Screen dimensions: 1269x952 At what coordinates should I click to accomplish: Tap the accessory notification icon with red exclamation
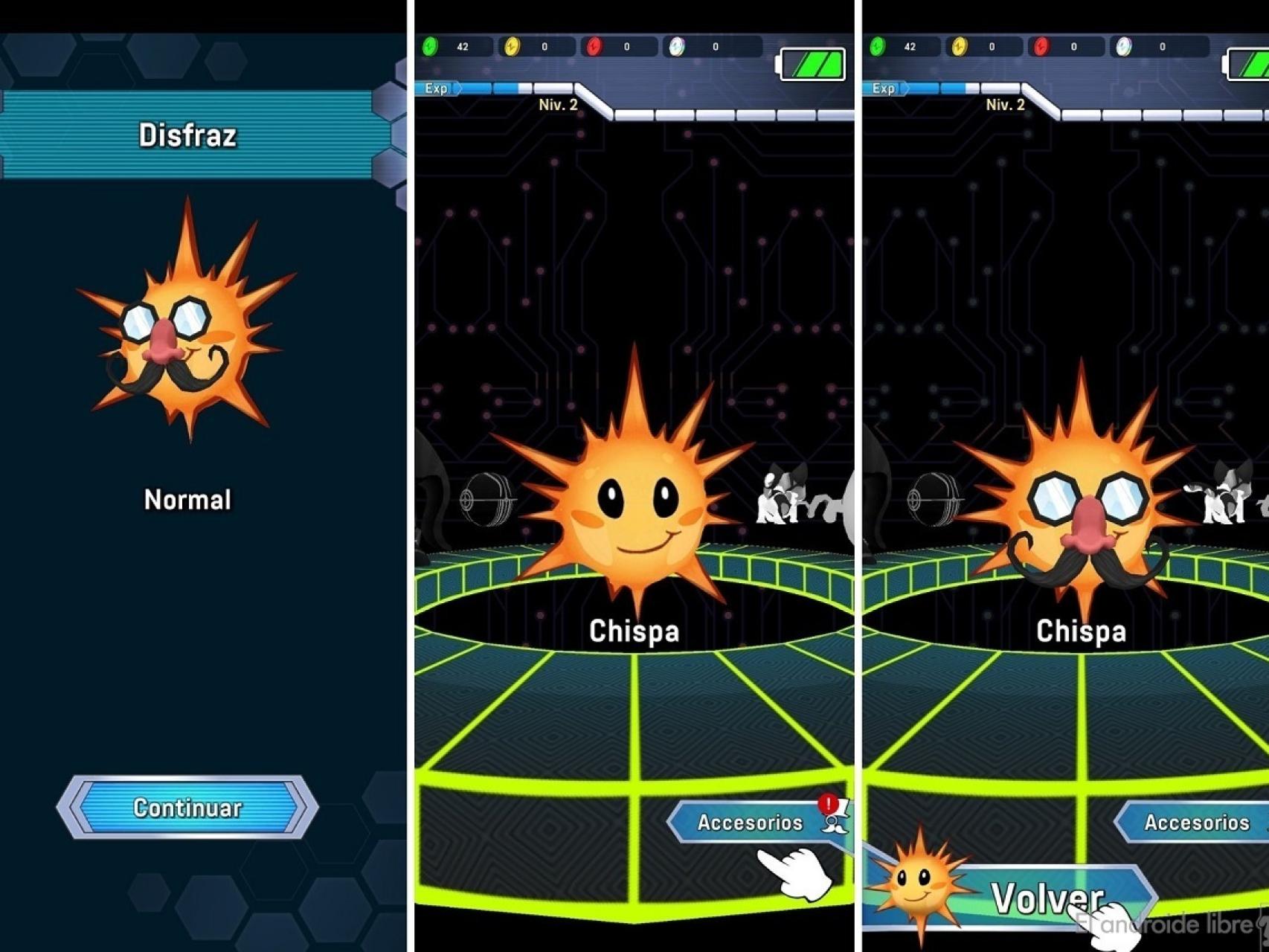point(828,804)
